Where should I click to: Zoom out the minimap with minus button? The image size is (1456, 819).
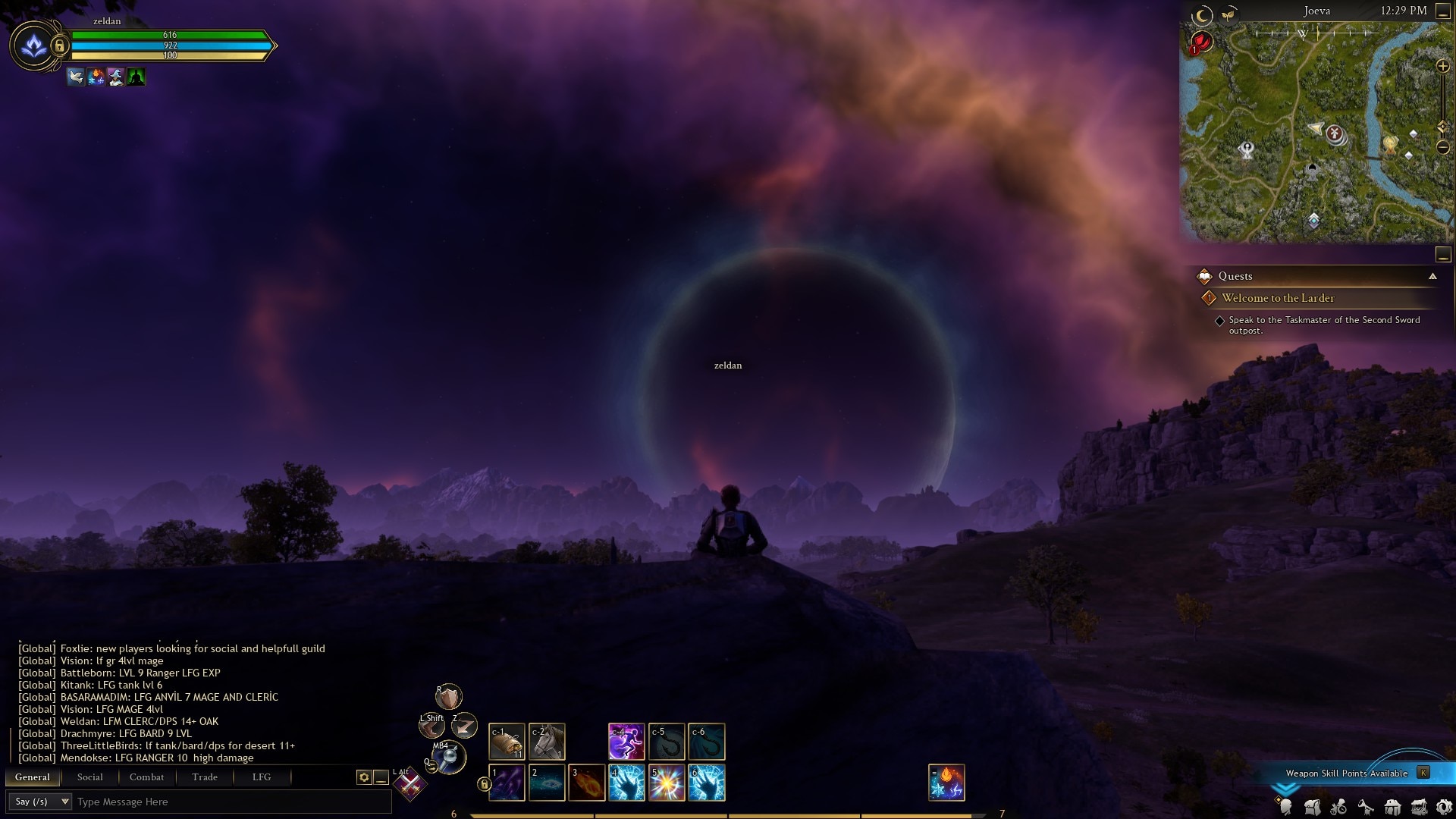(1443, 147)
